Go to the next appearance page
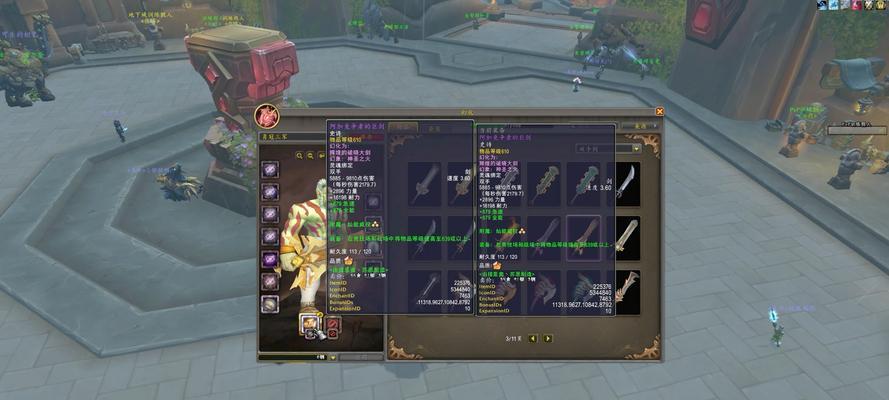The width and height of the screenshot is (889, 400). (548, 338)
